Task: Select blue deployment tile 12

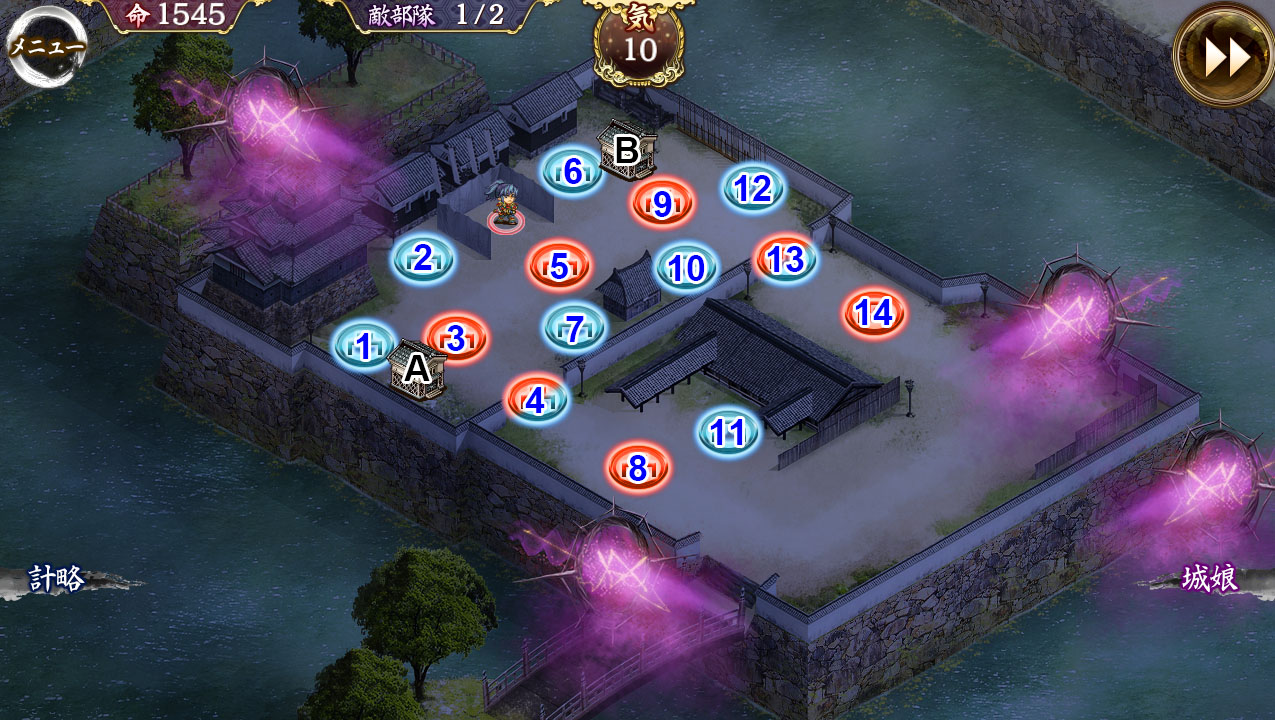Action: 753,188
